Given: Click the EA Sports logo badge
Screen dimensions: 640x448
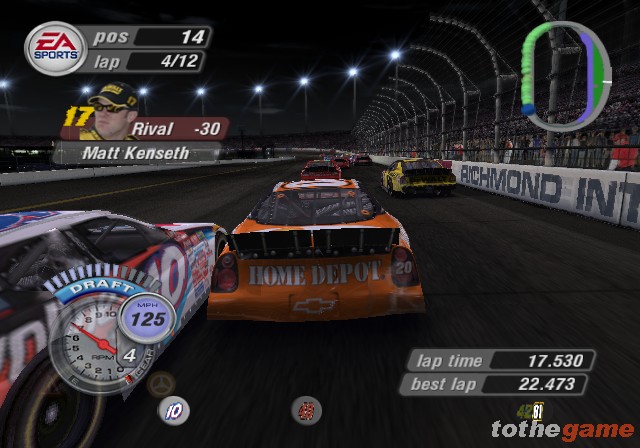Looking at the screenshot, I should [55, 48].
